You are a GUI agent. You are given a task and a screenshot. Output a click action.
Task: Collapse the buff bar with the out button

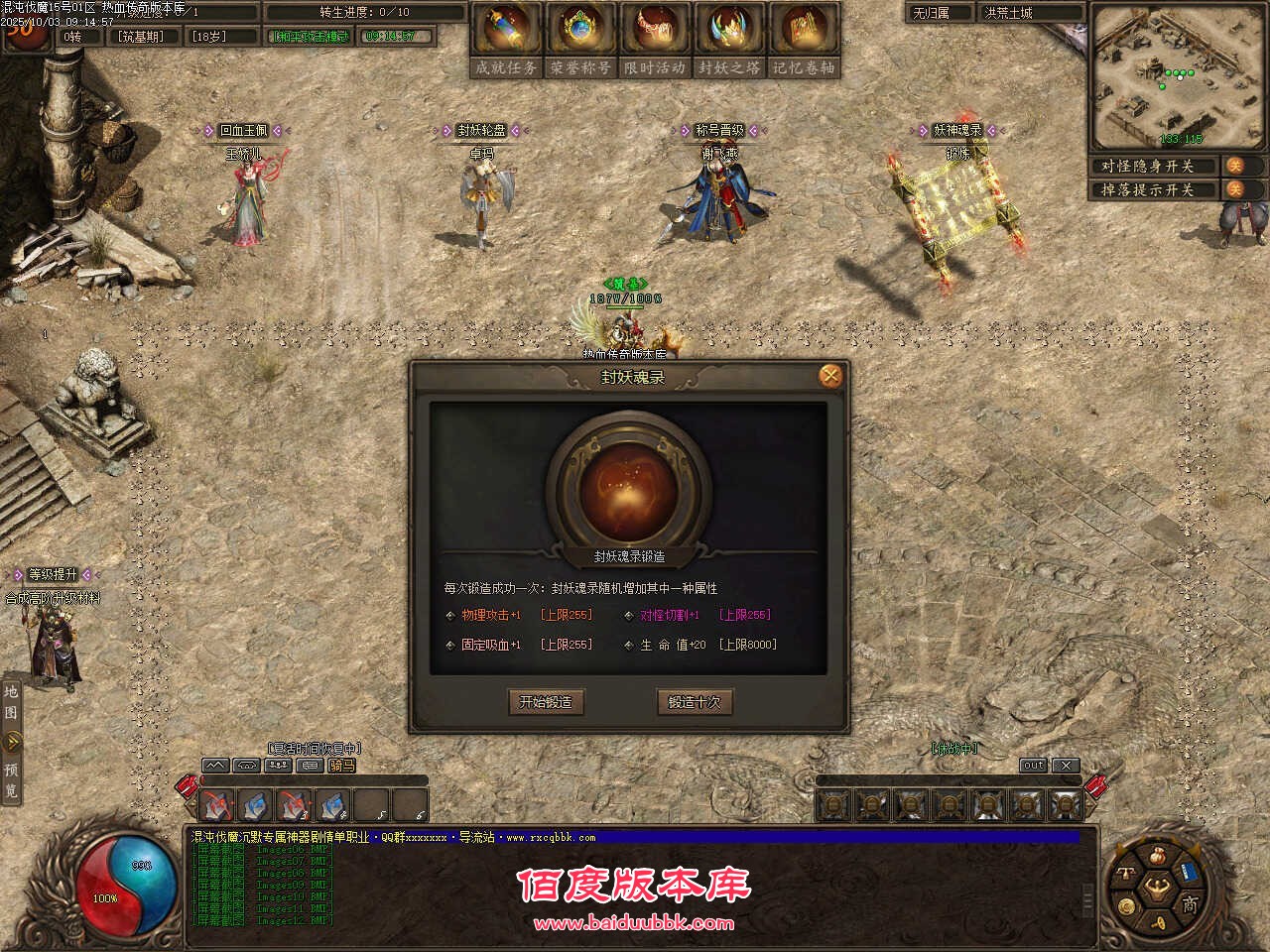click(1033, 765)
